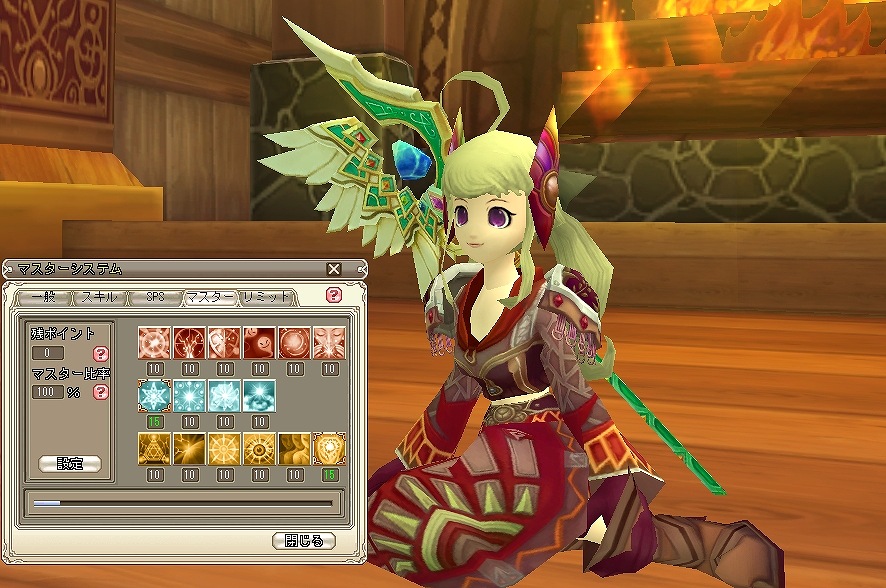Select the SPS tab

click(154, 297)
